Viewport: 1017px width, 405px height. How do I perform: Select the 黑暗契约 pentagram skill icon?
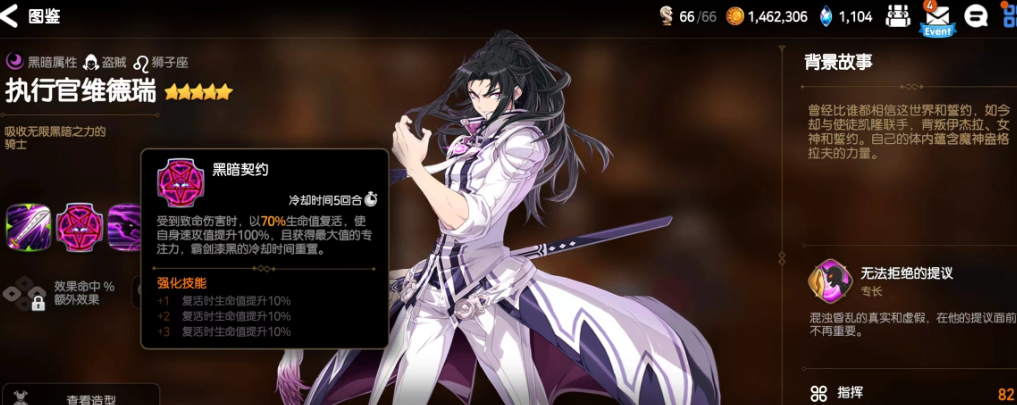[78, 226]
